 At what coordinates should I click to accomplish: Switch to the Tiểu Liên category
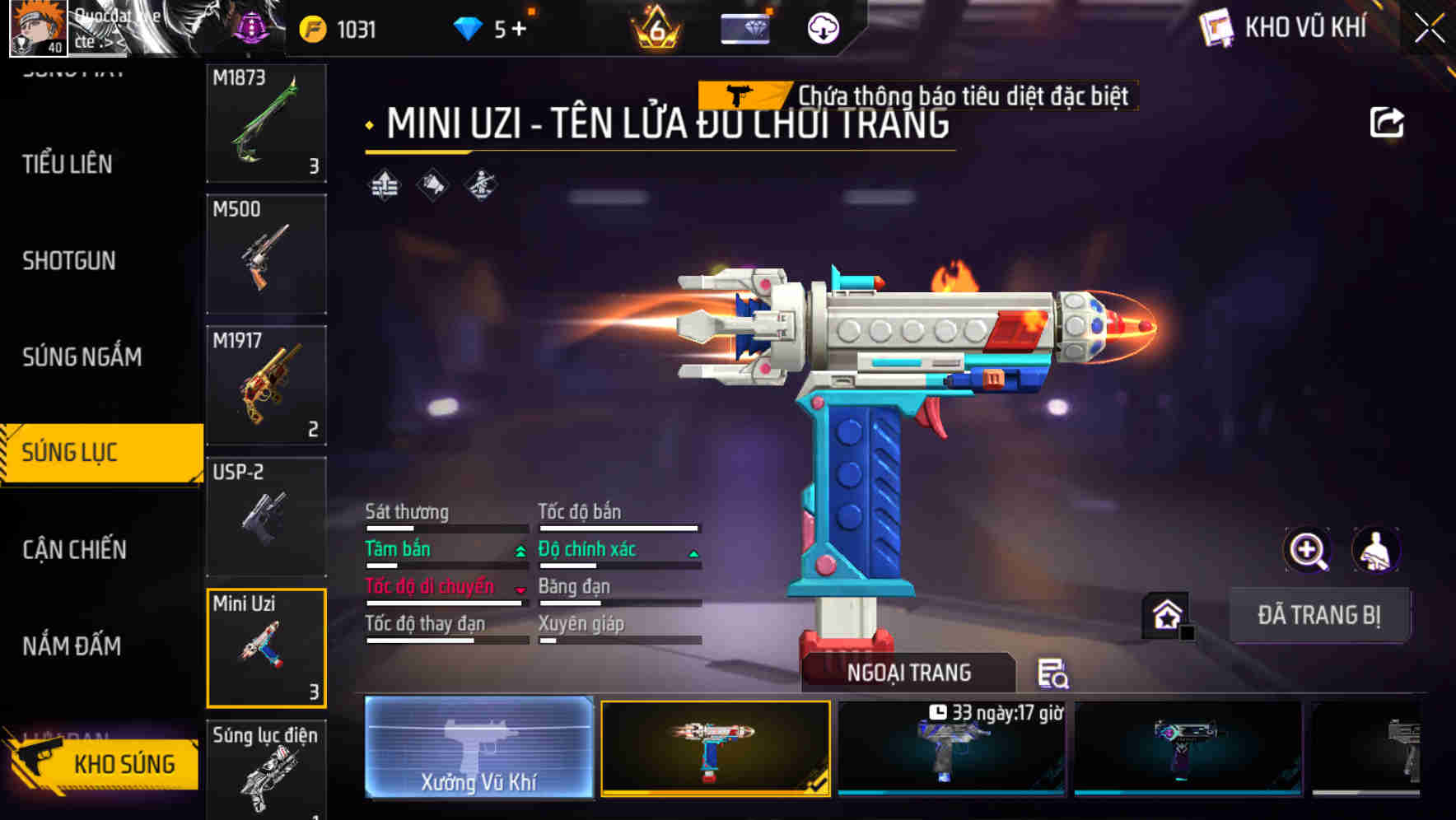(68, 164)
